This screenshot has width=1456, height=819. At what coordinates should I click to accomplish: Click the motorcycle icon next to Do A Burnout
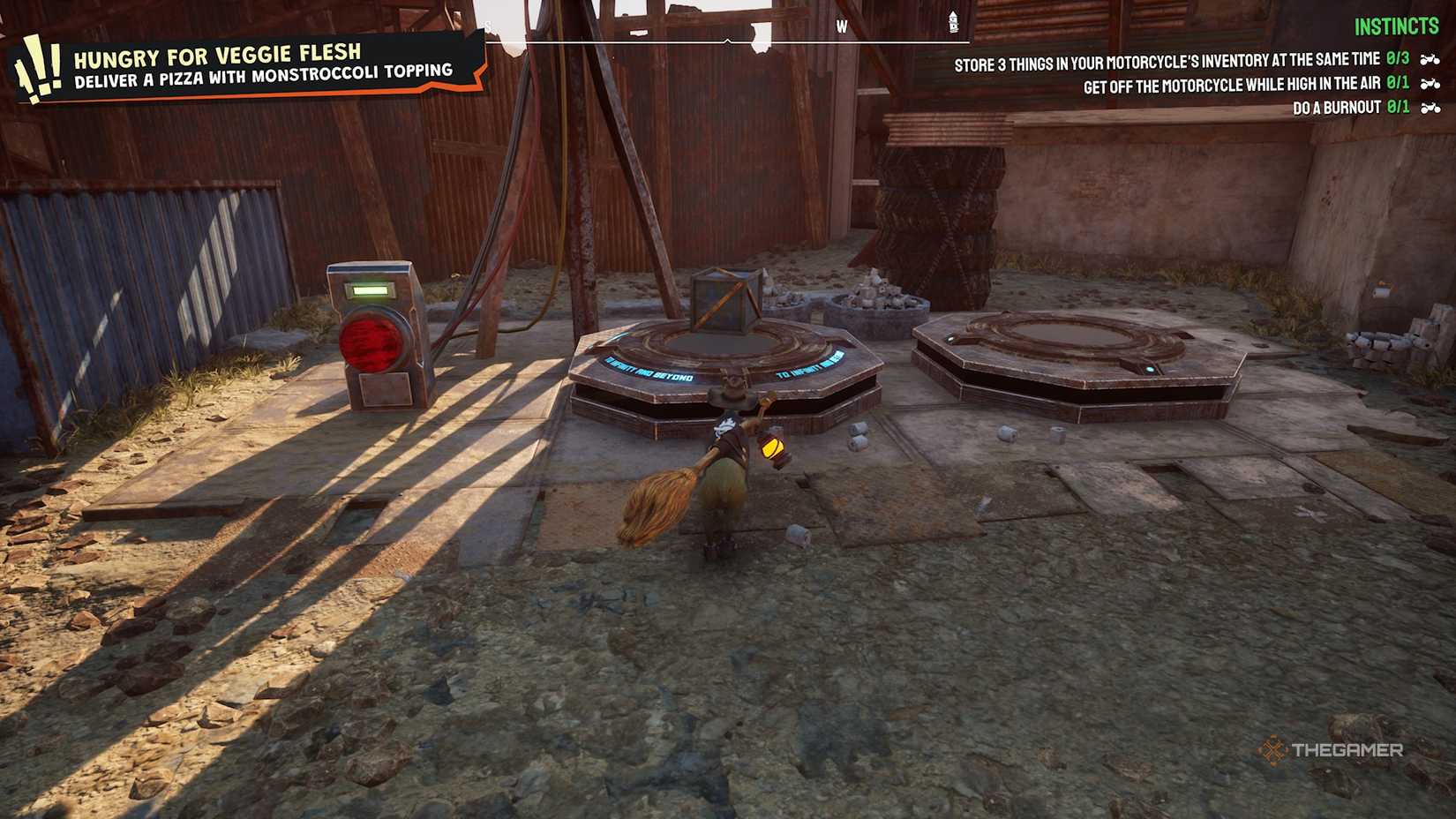click(x=1430, y=108)
